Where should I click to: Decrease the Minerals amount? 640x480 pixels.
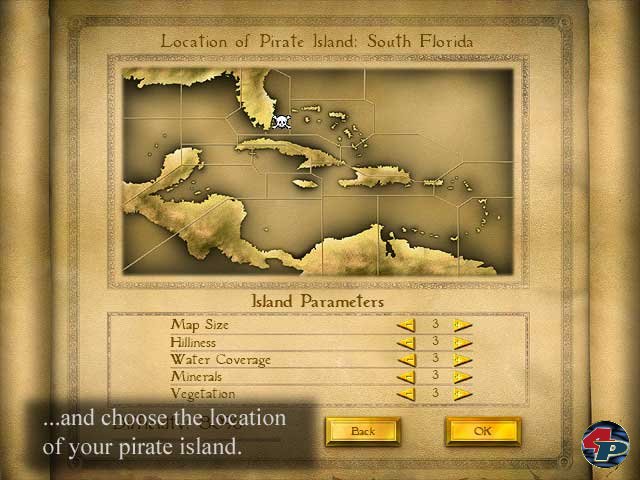406,377
